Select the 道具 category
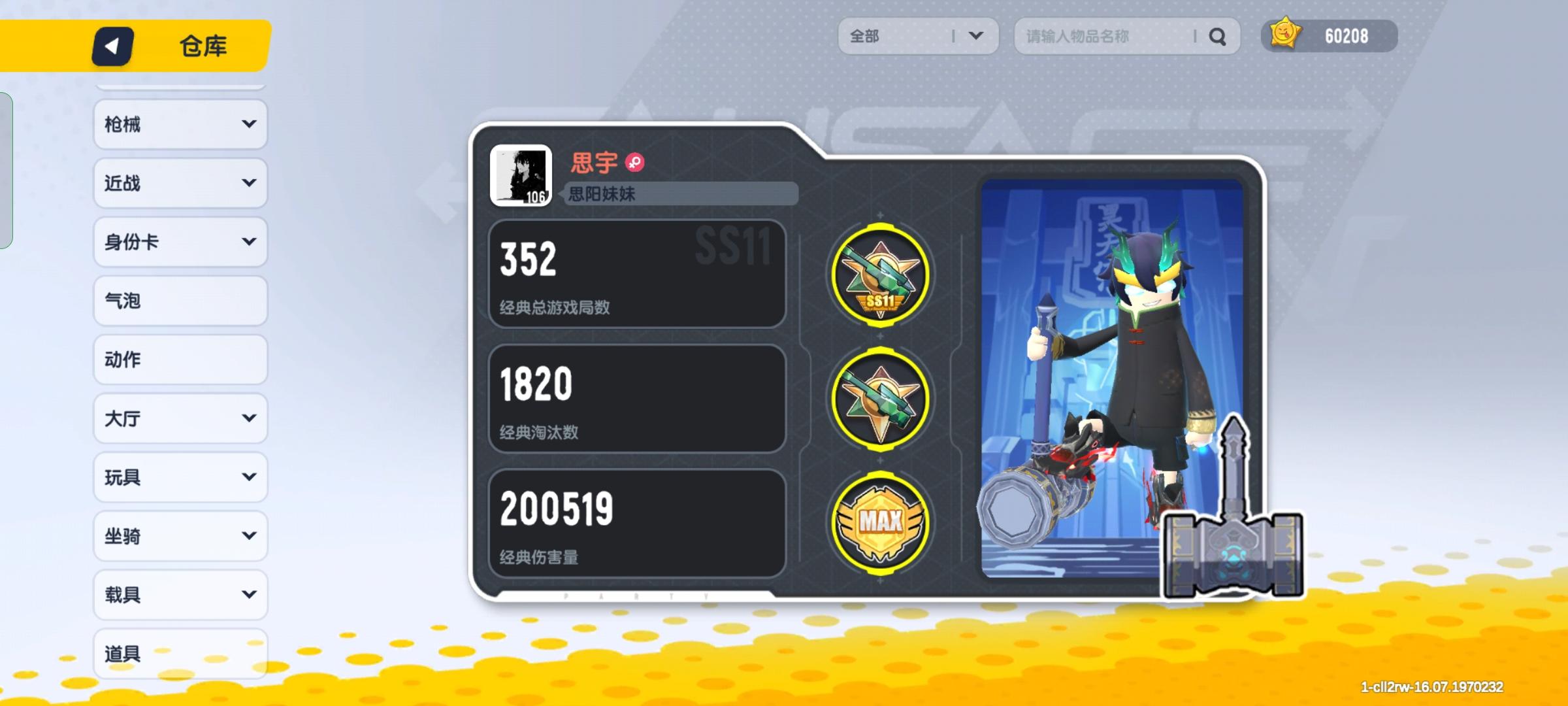Screen dimensions: 1568x706 pyautogui.click(x=180, y=654)
